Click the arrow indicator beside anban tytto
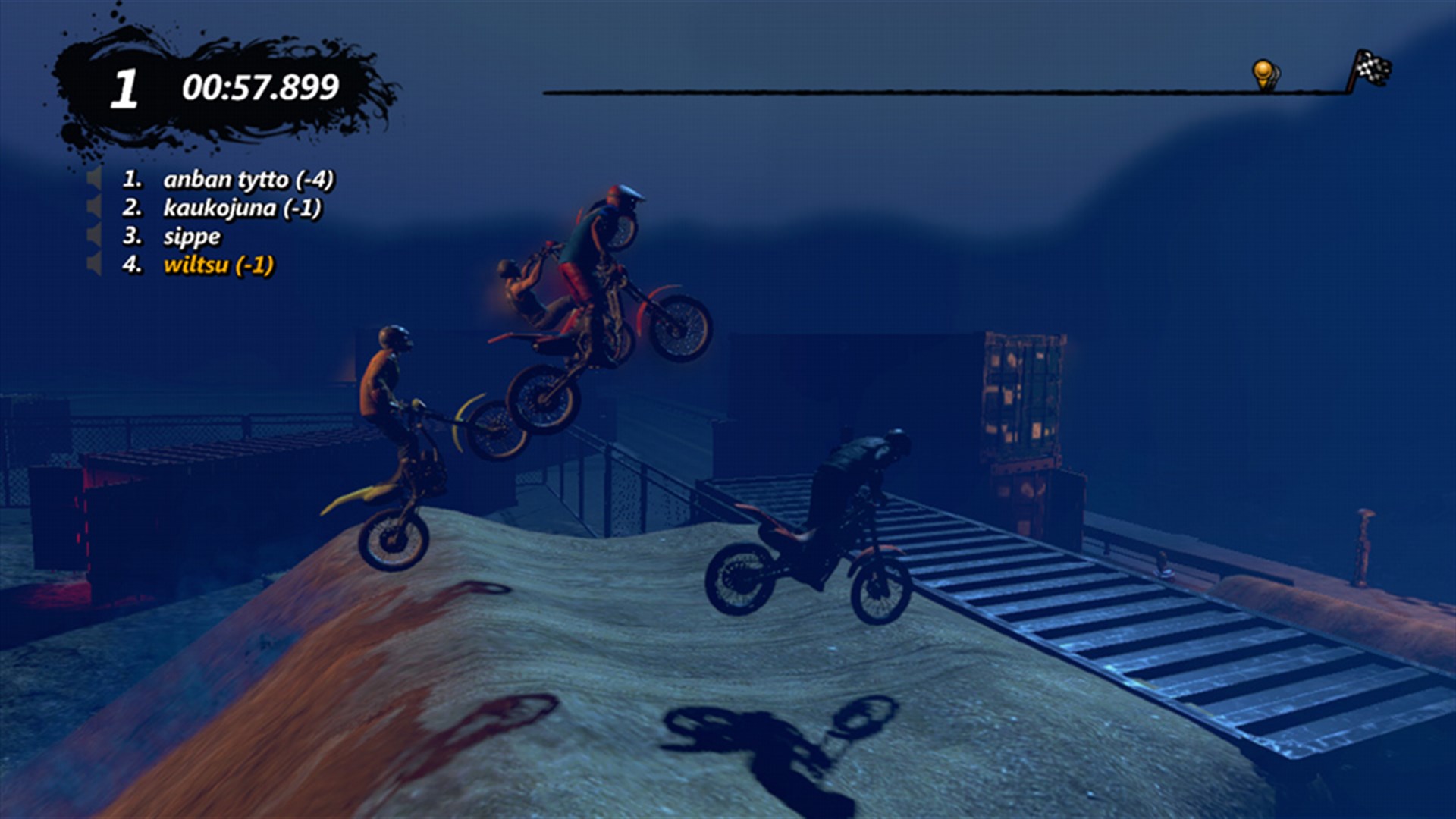The height and width of the screenshot is (819, 1456). point(93,180)
